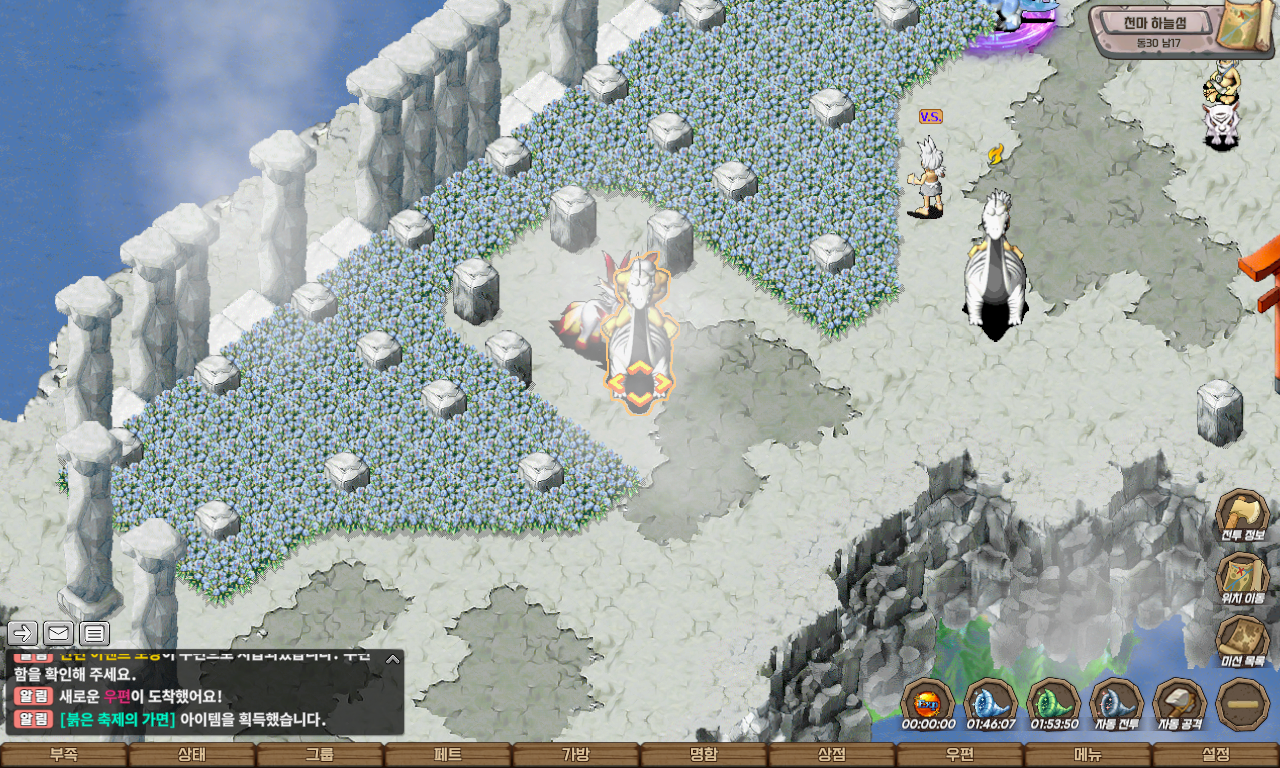Click the orange Exp boost icon
The height and width of the screenshot is (768, 1280).
point(927,701)
